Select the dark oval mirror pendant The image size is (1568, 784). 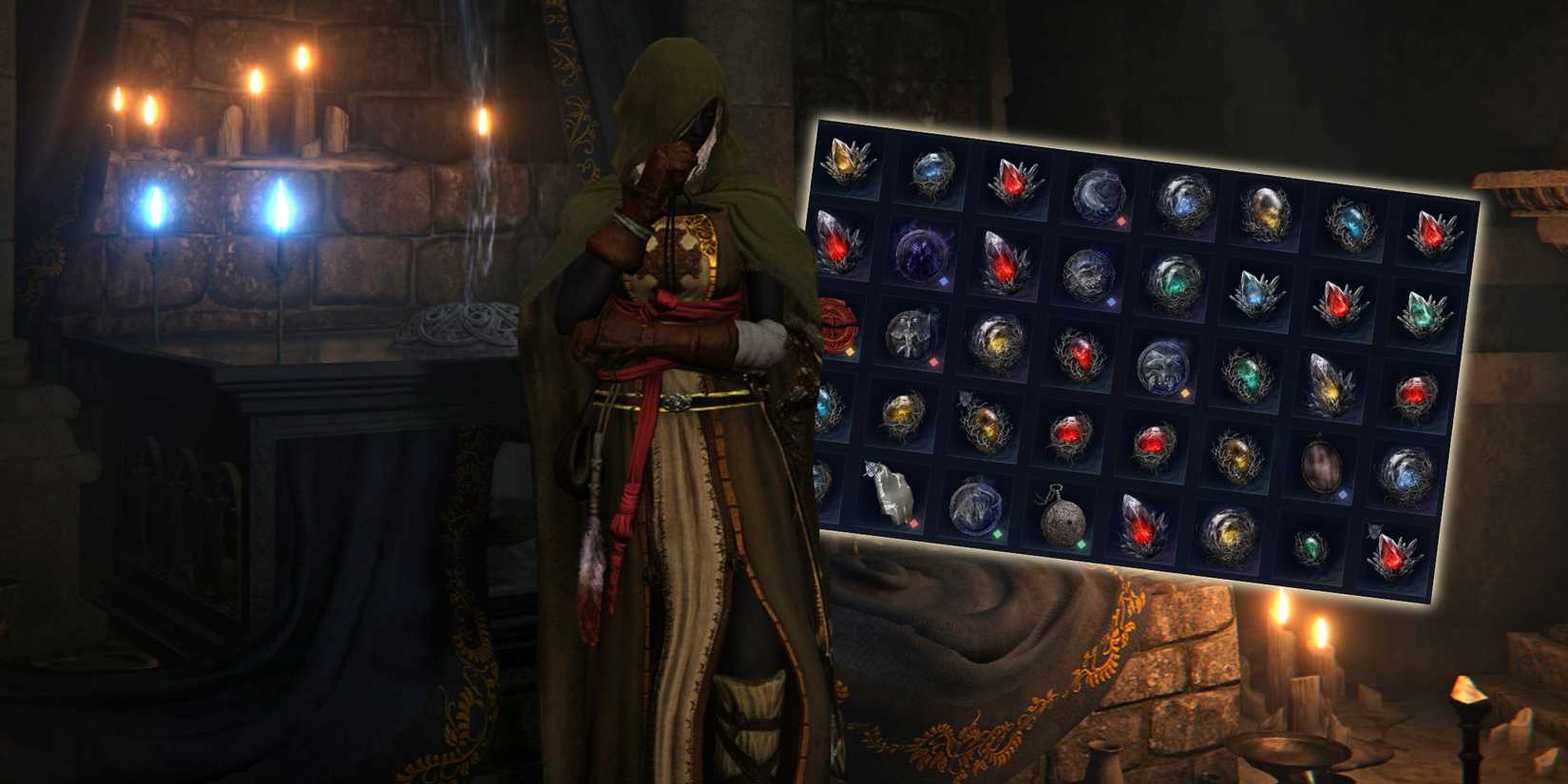coord(1323,466)
